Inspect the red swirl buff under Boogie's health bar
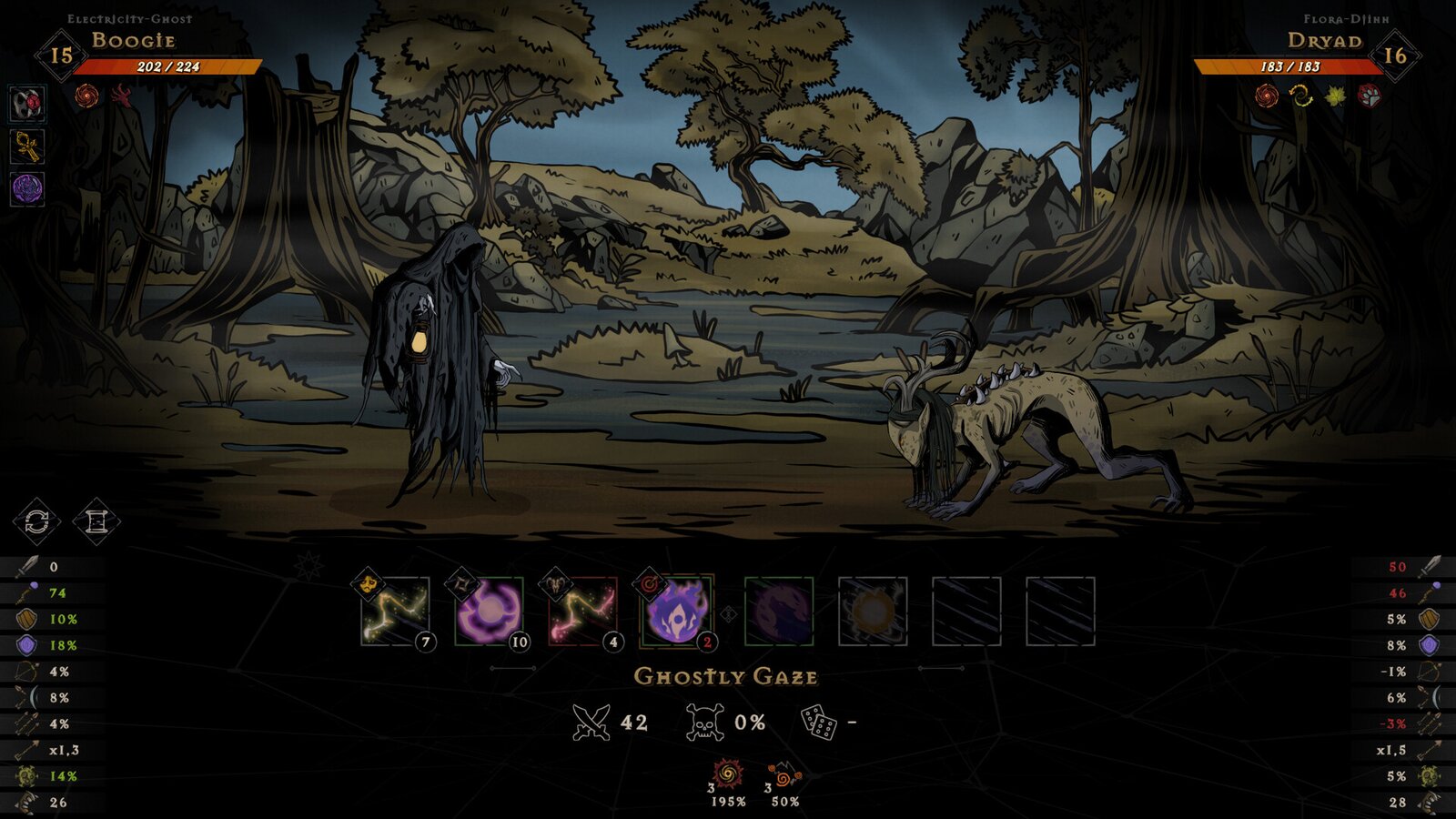This screenshot has width=1456, height=819. (x=87, y=94)
